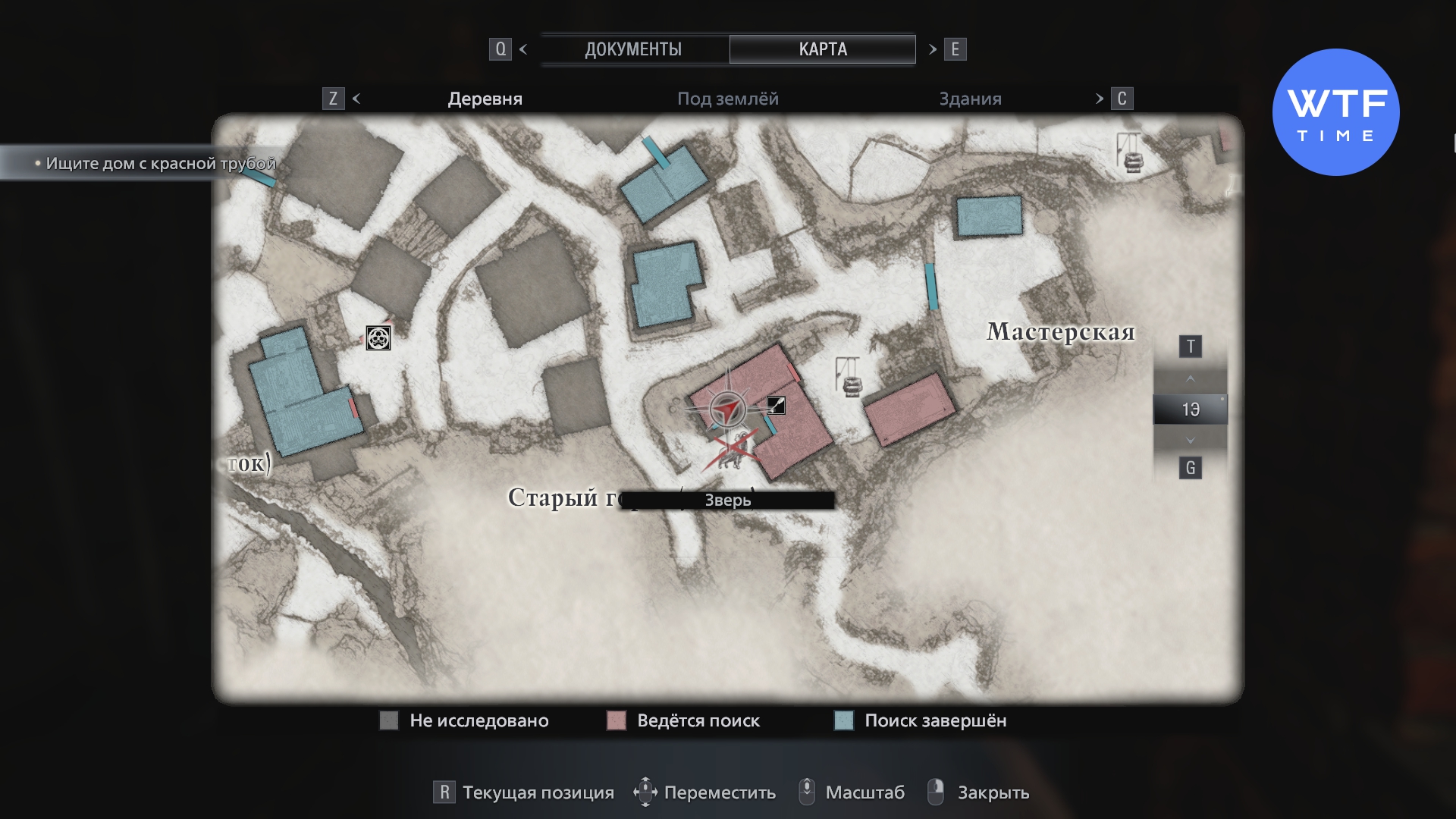The width and height of the screenshot is (1456, 819).
Task: Go down one floor with the down arrow
Action: [x=1190, y=441]
